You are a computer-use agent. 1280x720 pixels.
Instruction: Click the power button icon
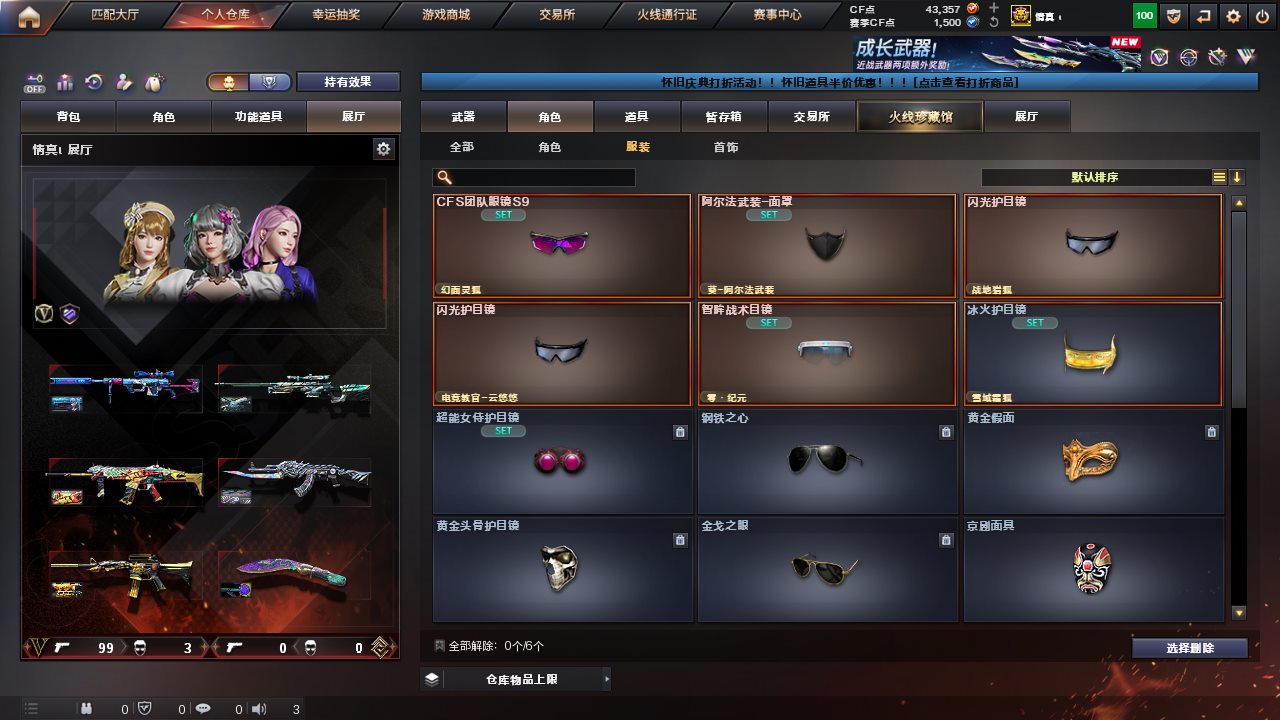(x=1261, y=16)
